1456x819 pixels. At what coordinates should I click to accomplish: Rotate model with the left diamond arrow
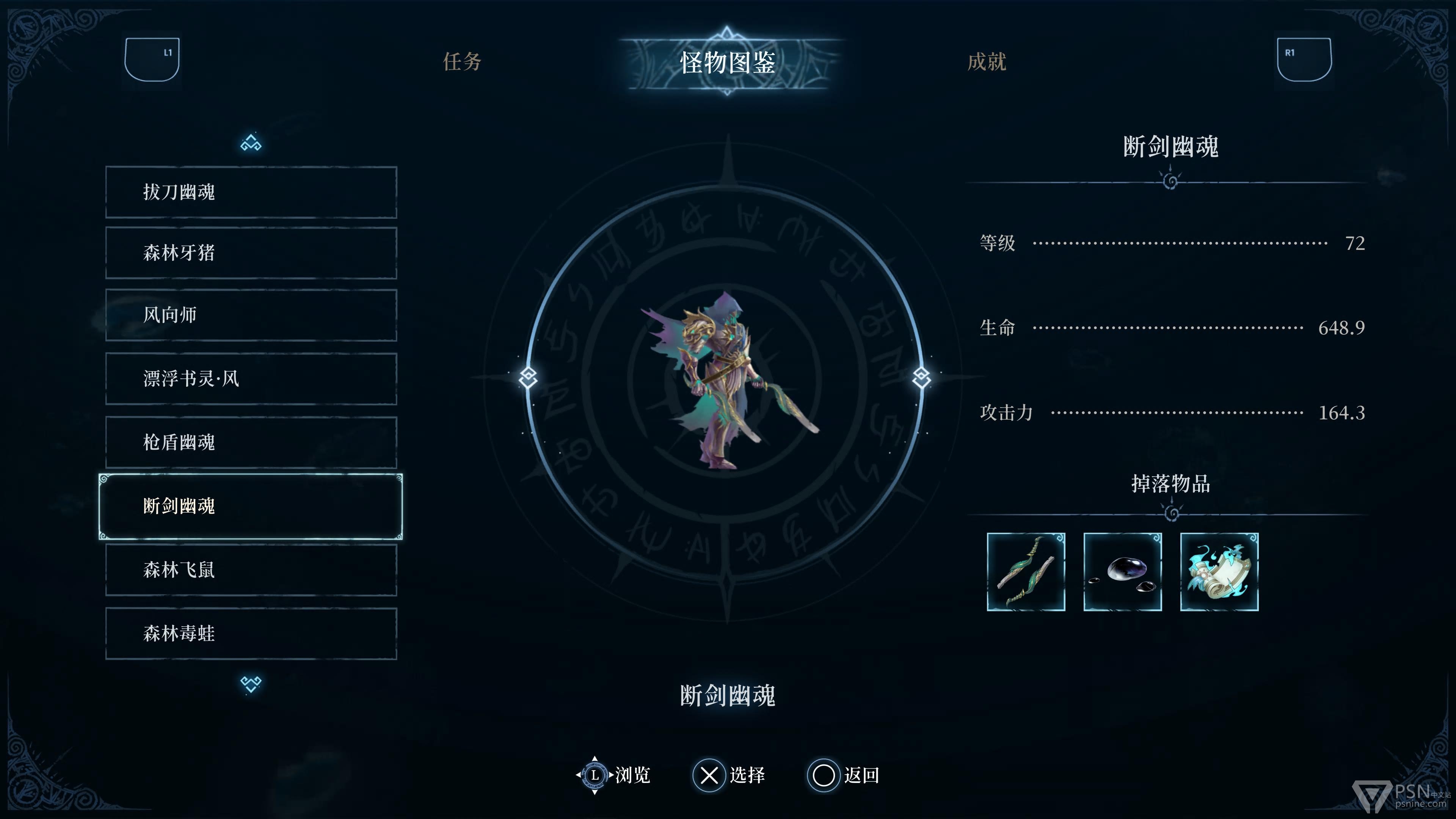coord(528,377)
